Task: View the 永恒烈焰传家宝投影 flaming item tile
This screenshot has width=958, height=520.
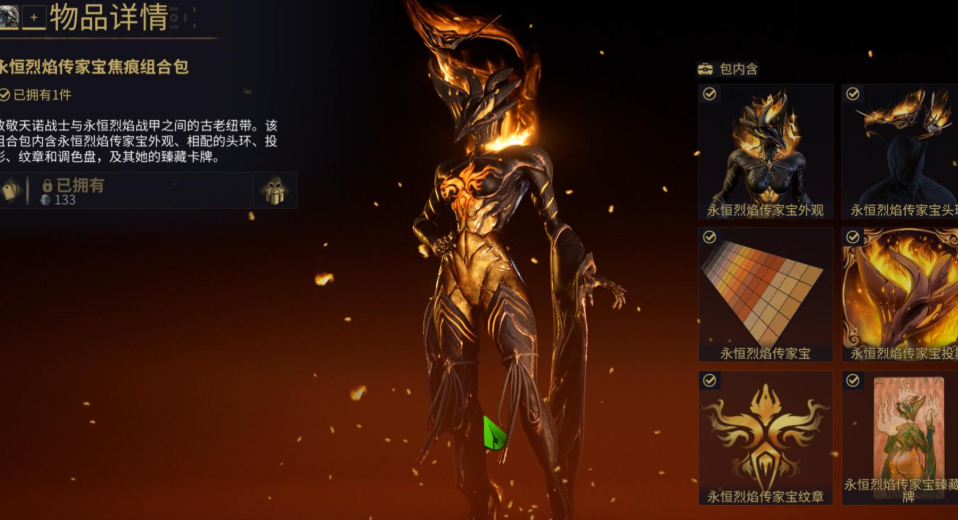Action: pos(900,294)
